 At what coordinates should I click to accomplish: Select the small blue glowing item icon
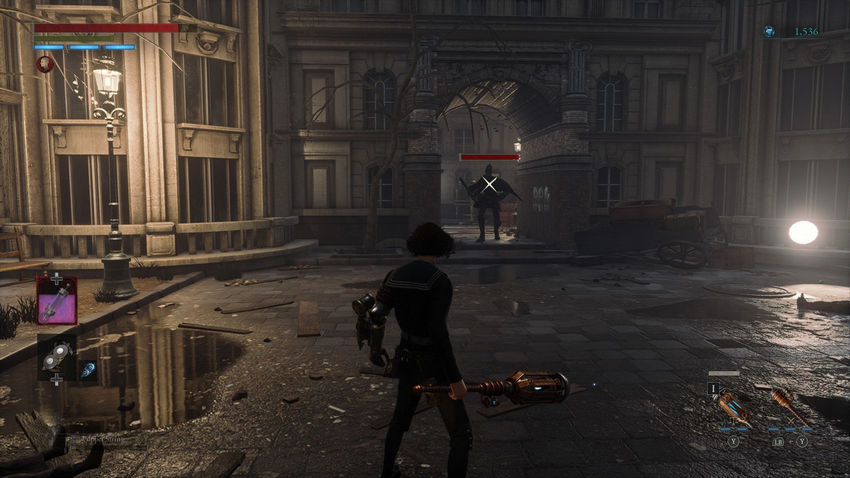click(x=88, y=369)
